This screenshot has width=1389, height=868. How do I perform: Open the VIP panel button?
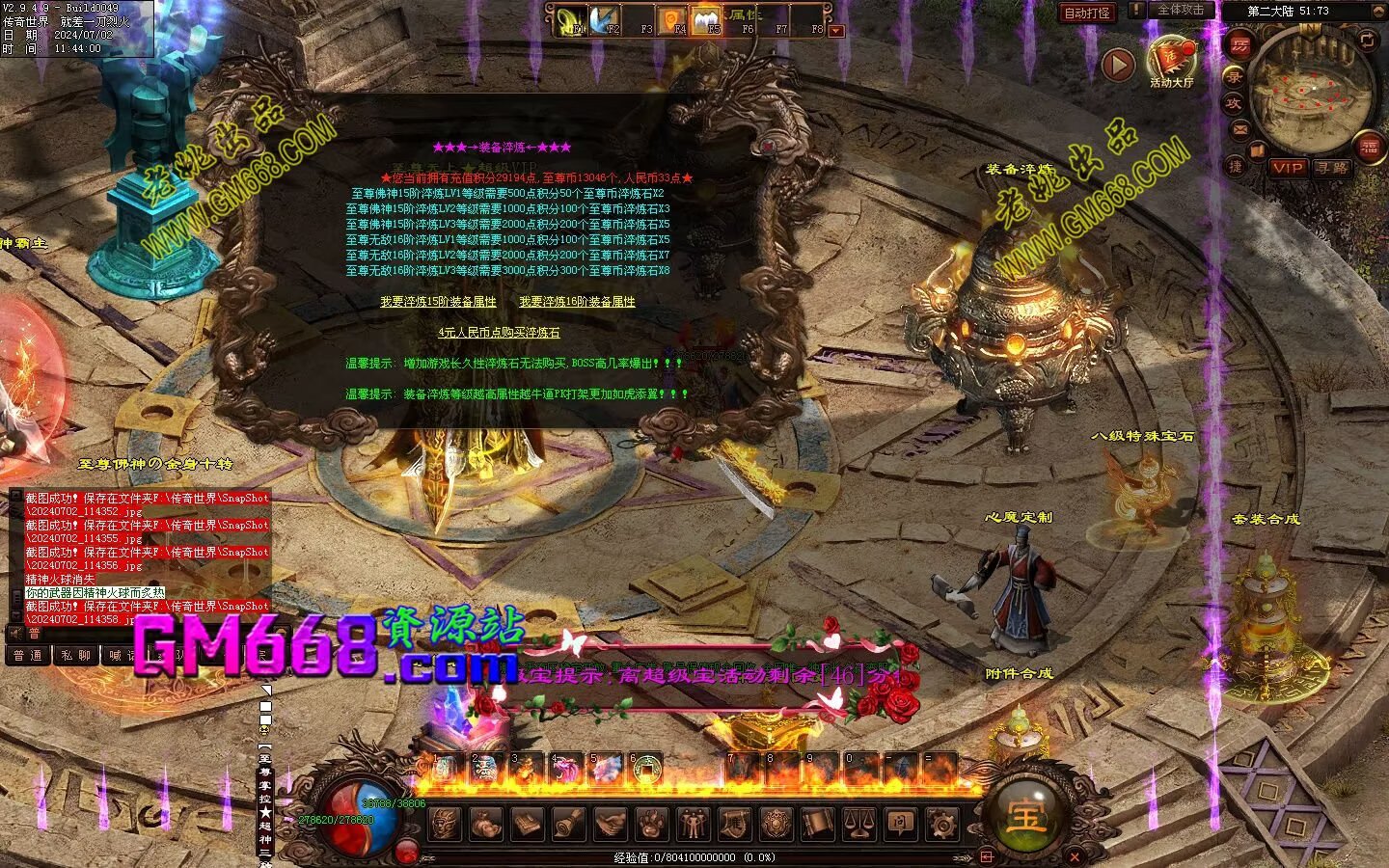tap(1287, 167)
